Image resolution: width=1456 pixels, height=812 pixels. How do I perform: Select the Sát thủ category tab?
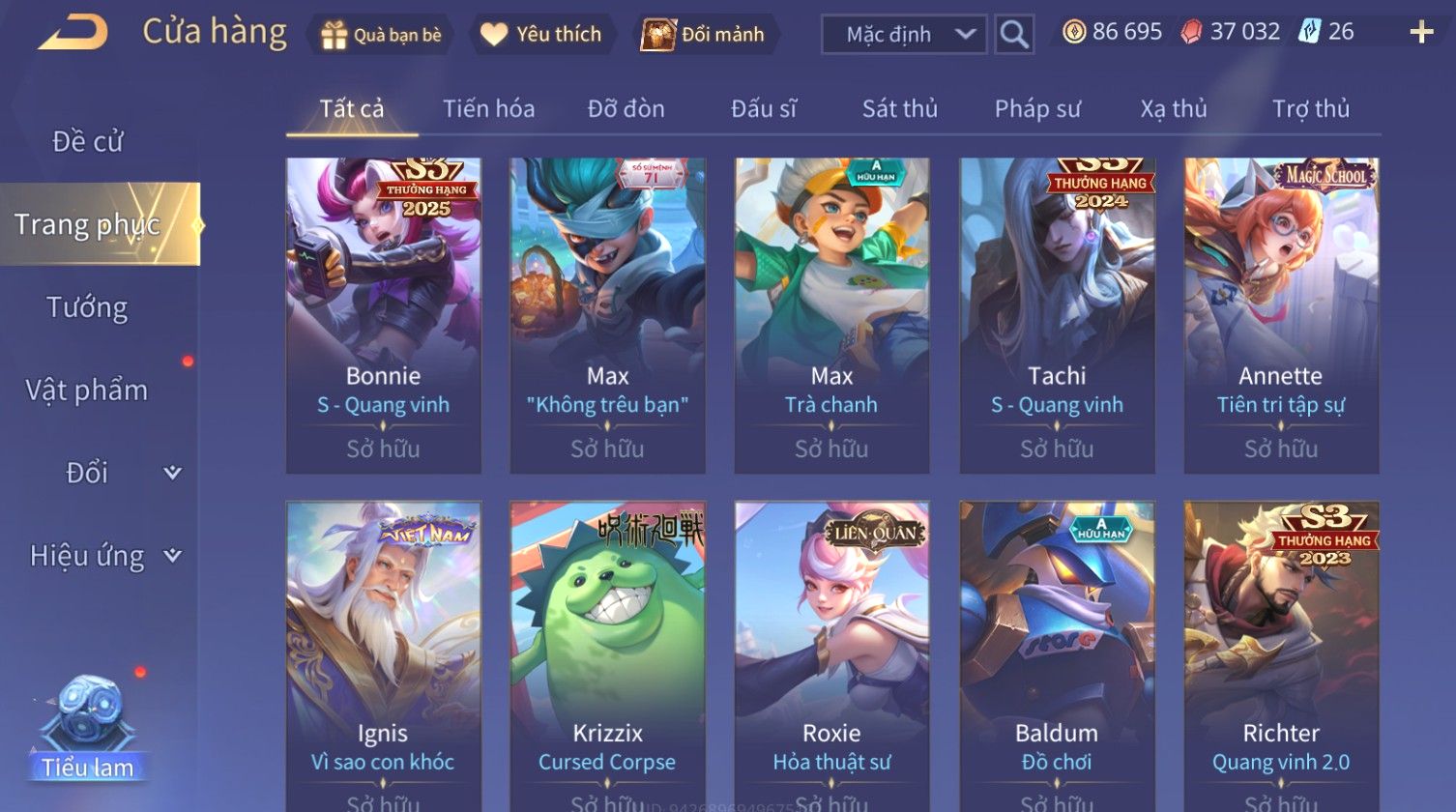[x=899, y=109]
